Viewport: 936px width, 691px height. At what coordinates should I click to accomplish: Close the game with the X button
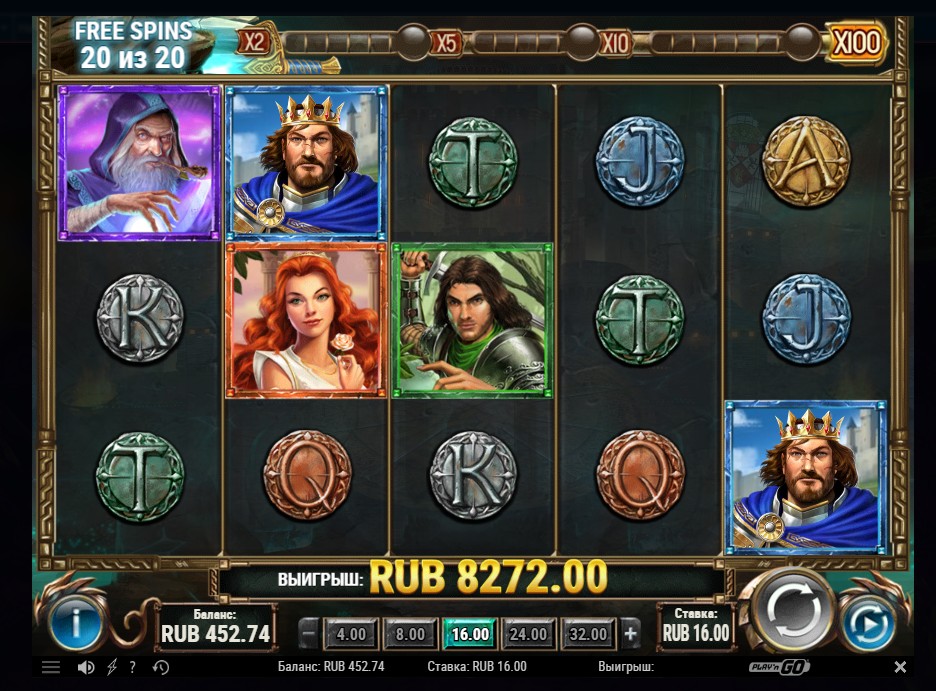(x=900, y=667)
